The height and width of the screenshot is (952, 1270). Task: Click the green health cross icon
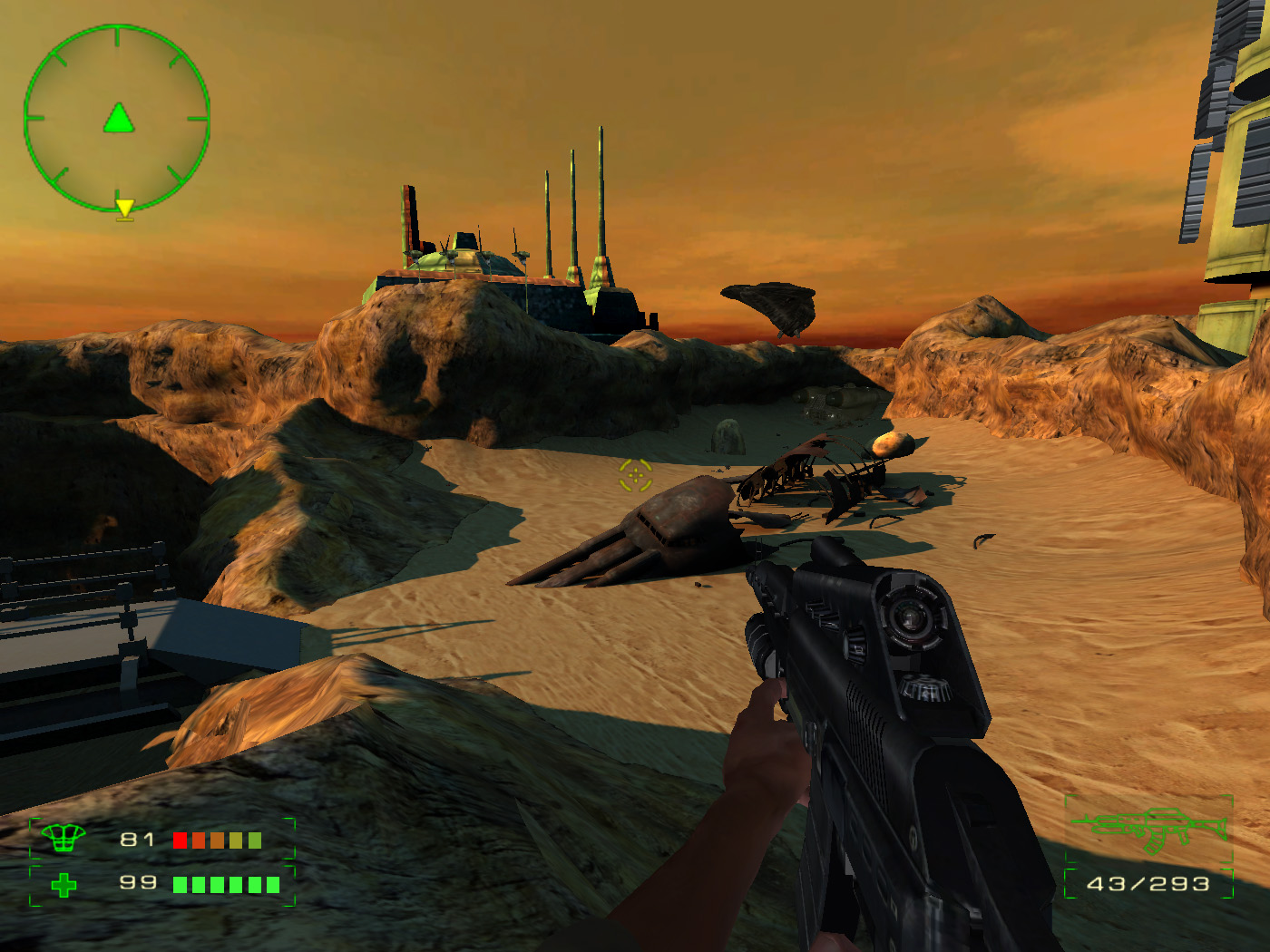63,884
